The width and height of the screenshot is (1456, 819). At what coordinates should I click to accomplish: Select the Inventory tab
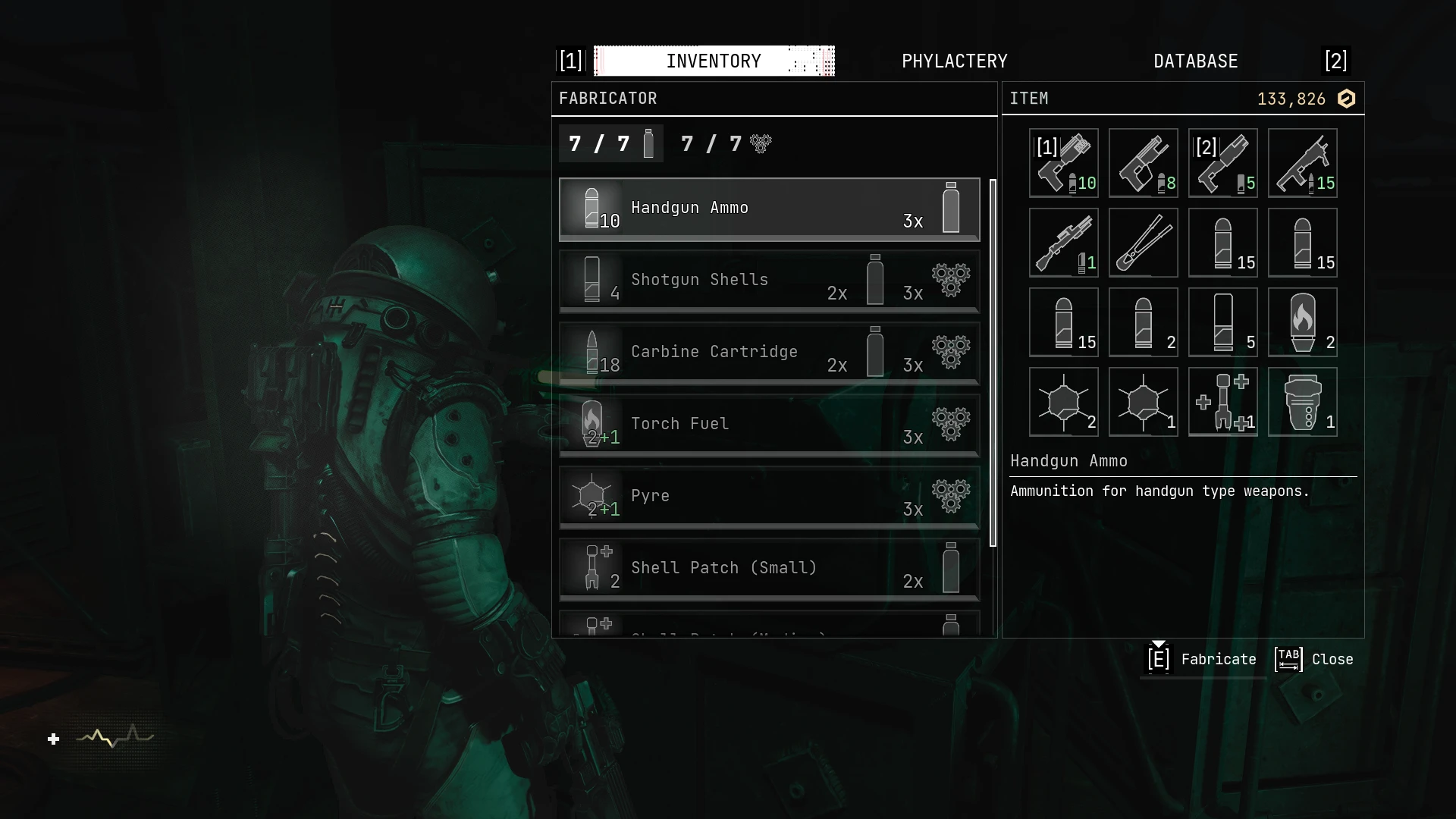pos(714,61)
